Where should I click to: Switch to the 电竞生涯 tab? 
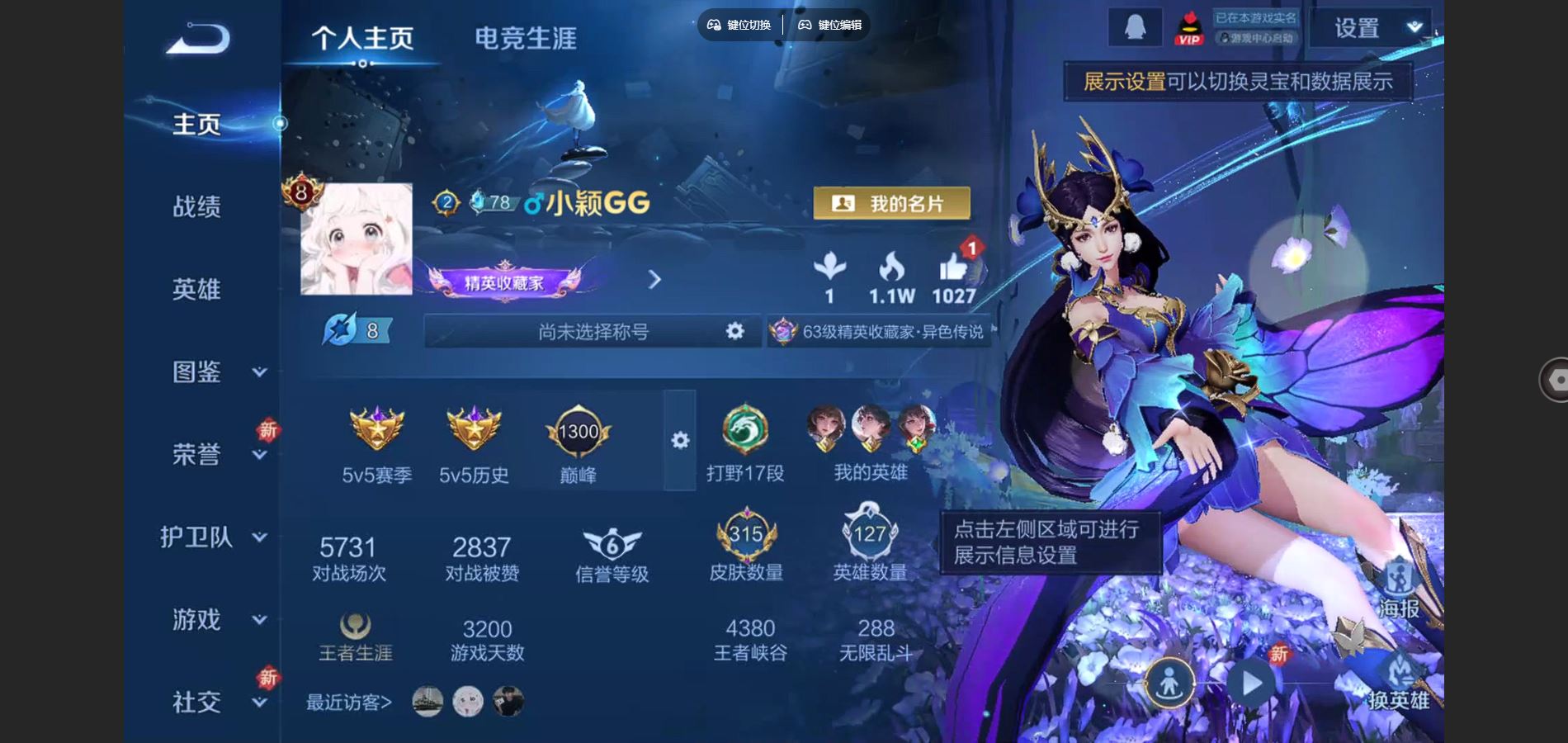coord(525,38)
